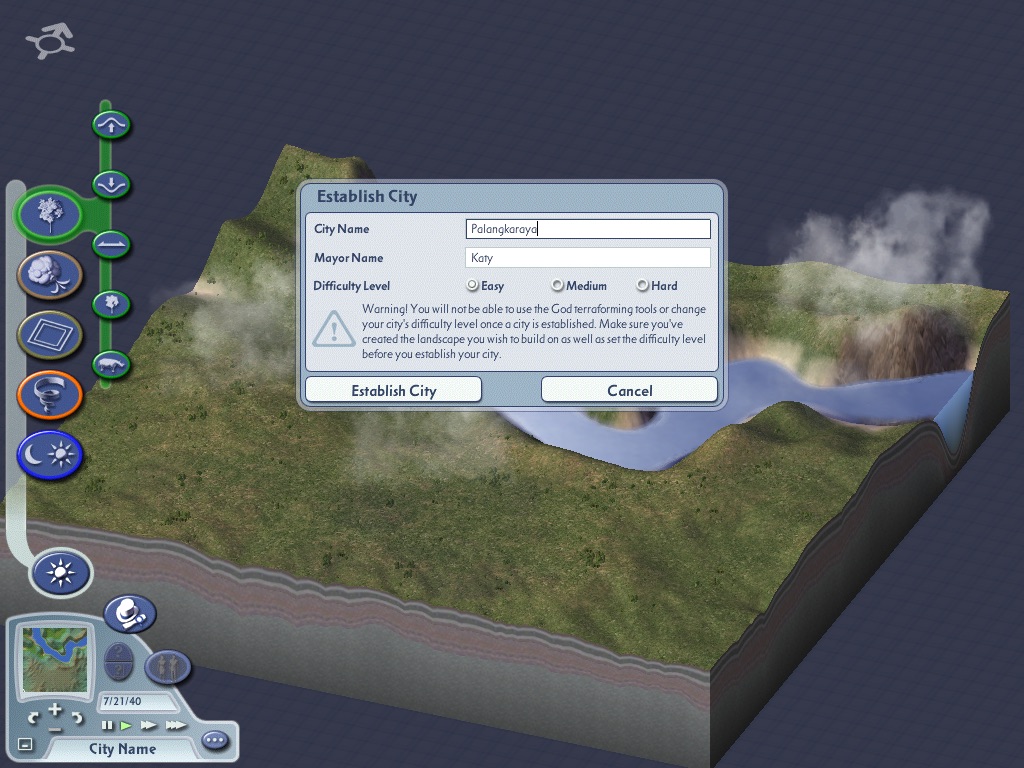Select the lower terrain tool
The width and height of the screenshot is (1024, 768).
coord(112,184)
